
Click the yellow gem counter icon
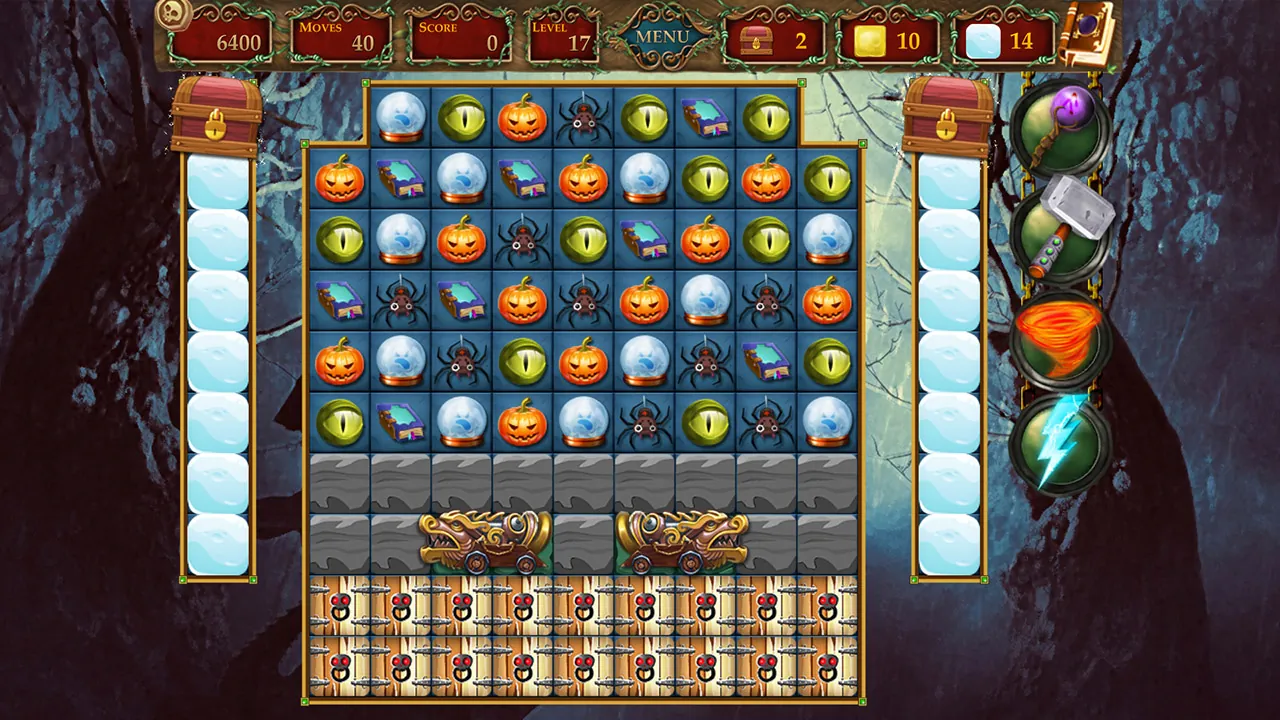(x=869, y=40)
